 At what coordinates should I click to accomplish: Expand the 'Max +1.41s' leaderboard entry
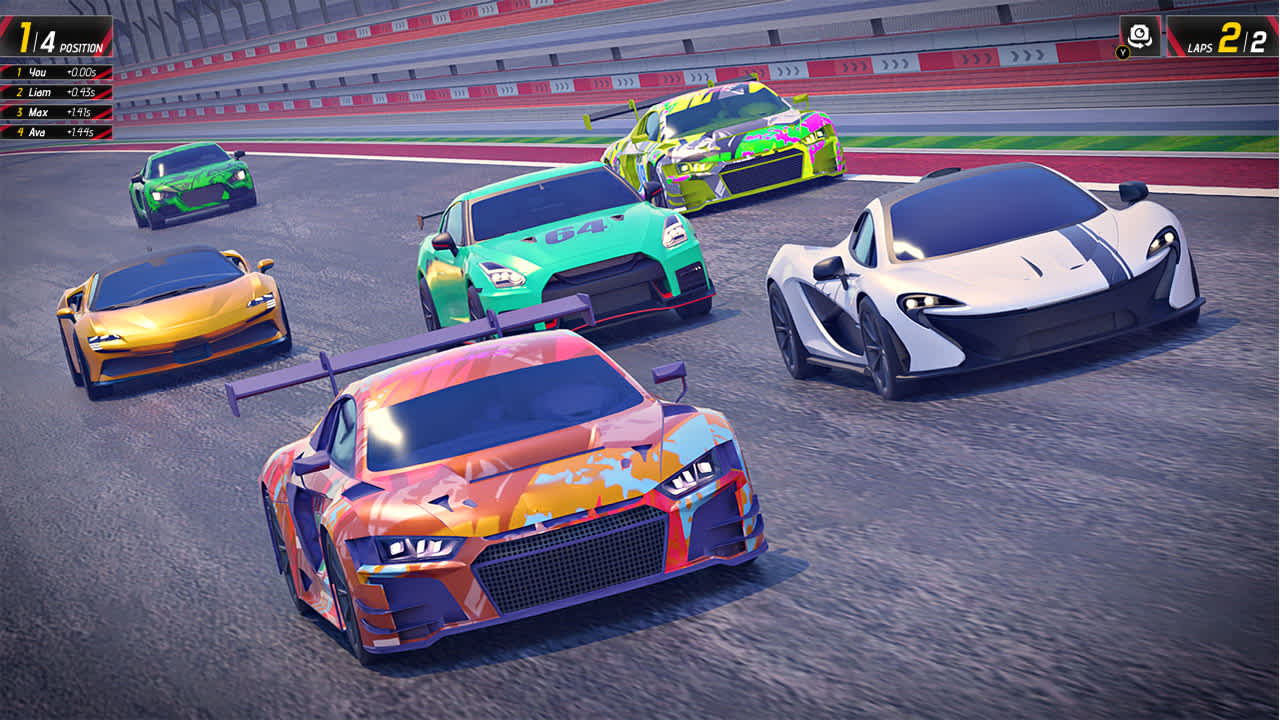[x=55, y=112]
